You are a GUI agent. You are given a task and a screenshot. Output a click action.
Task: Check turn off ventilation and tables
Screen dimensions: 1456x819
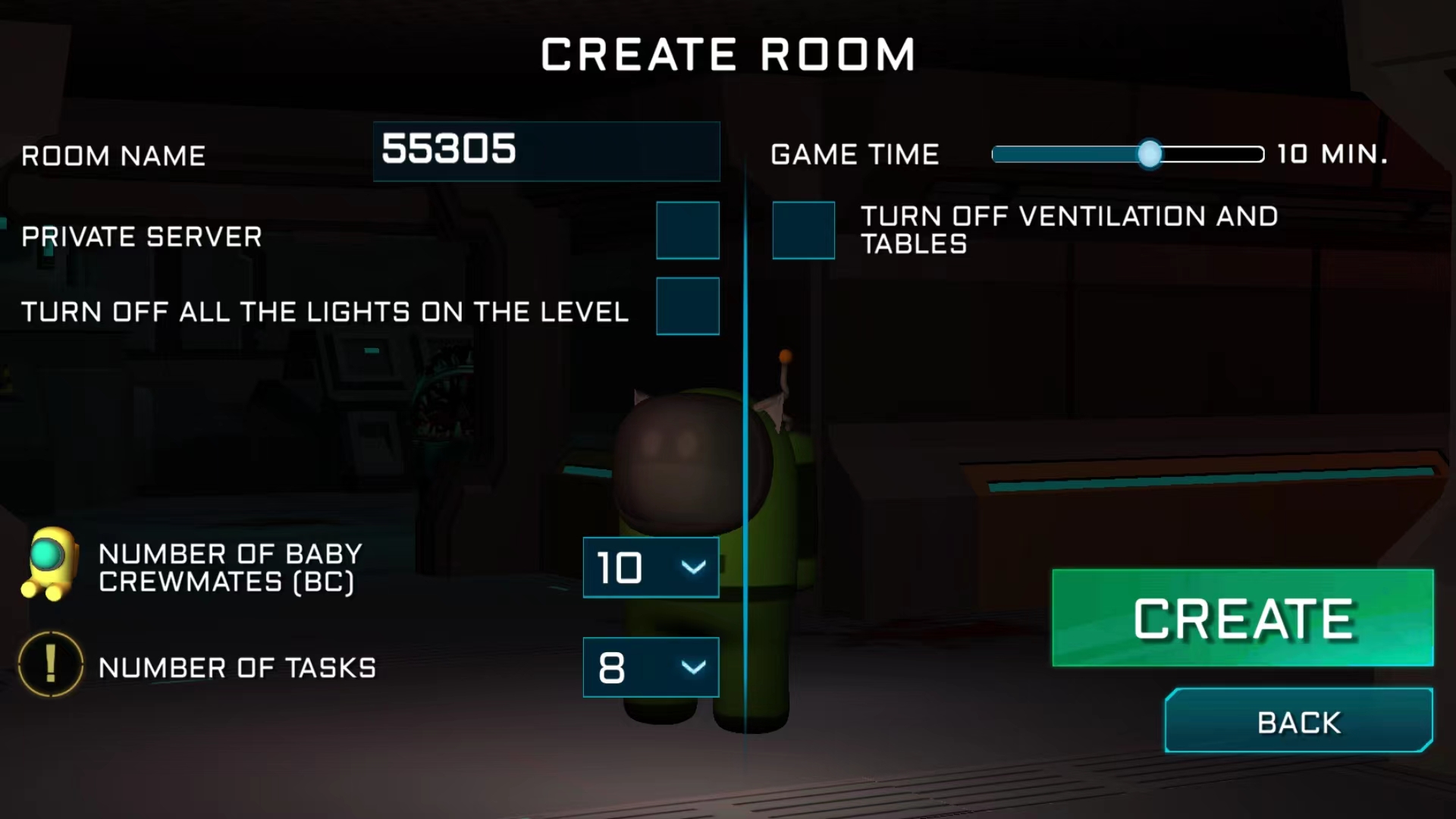(x=803, y=231)
